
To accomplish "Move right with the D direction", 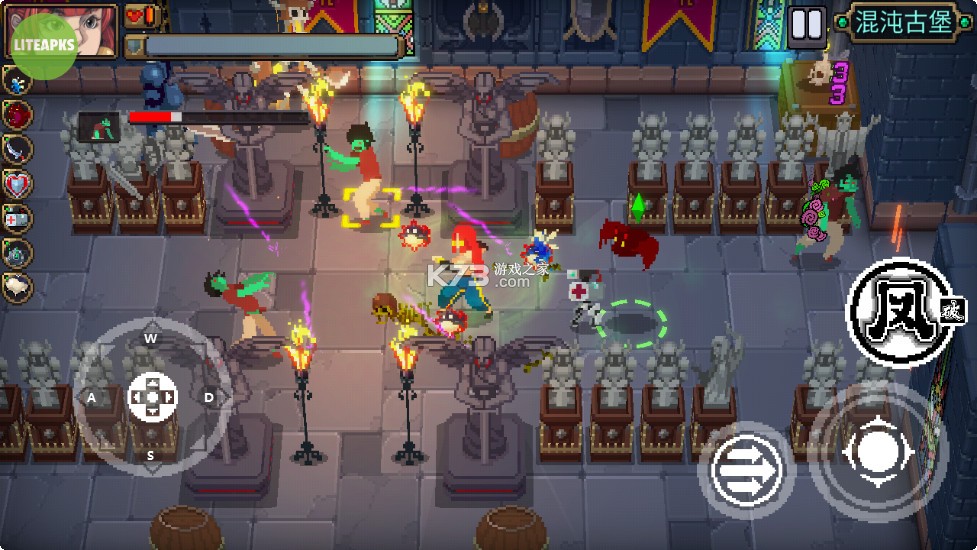I will (x=209, y=397).
